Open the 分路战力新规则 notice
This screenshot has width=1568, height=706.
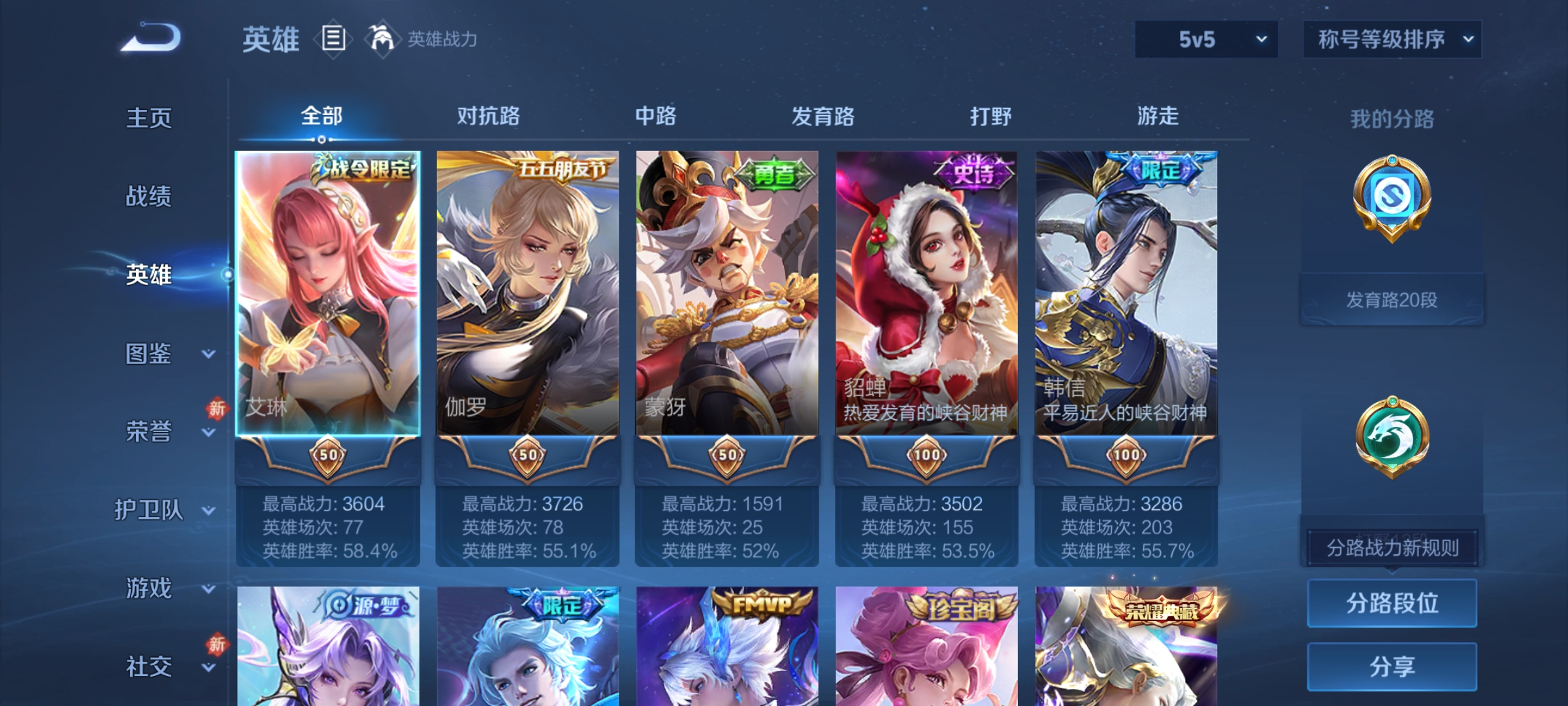1392,548
